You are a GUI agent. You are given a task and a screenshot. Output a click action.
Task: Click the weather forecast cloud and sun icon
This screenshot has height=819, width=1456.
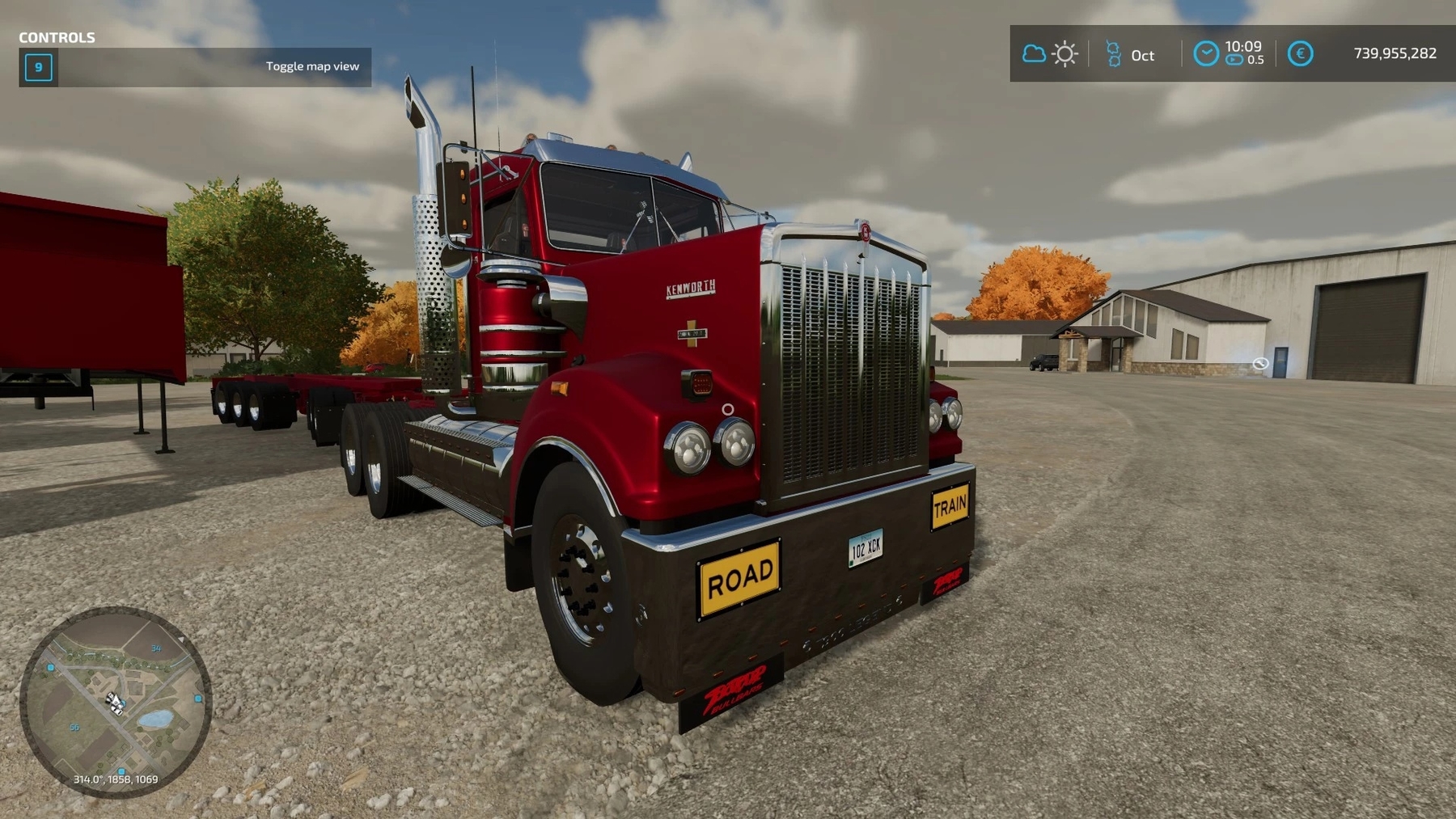1050,54
